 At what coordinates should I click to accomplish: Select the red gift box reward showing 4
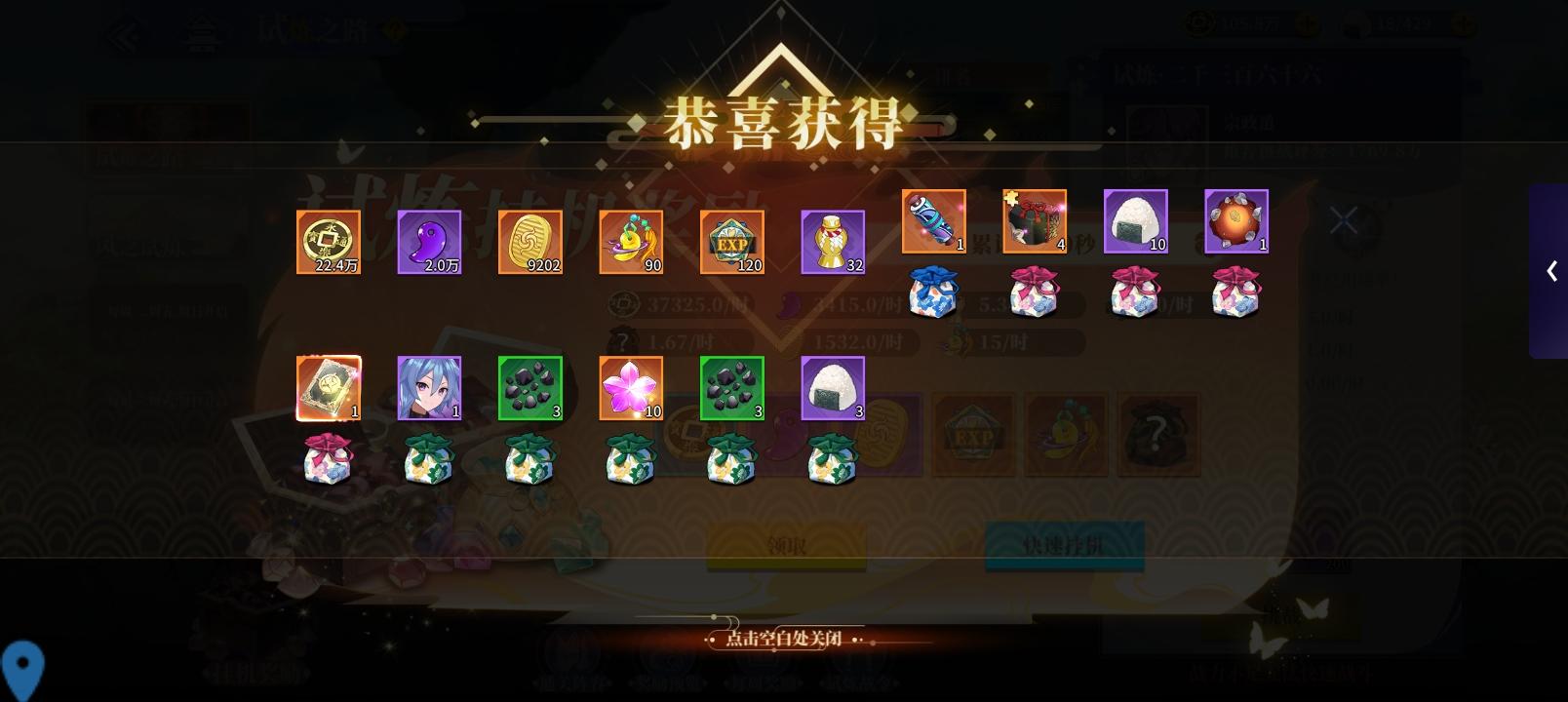1035,222
